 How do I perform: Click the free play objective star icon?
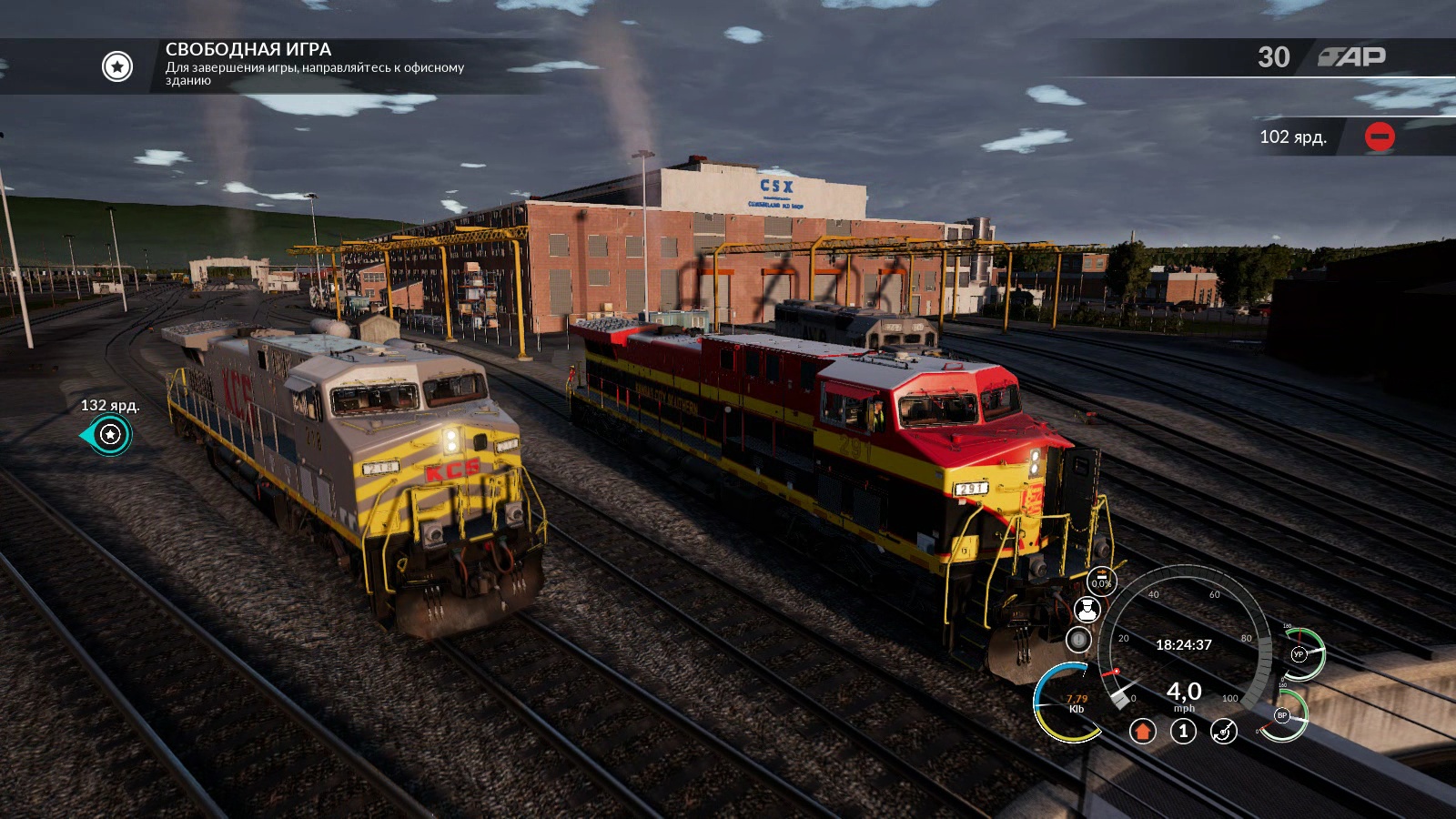pos(117,66)
